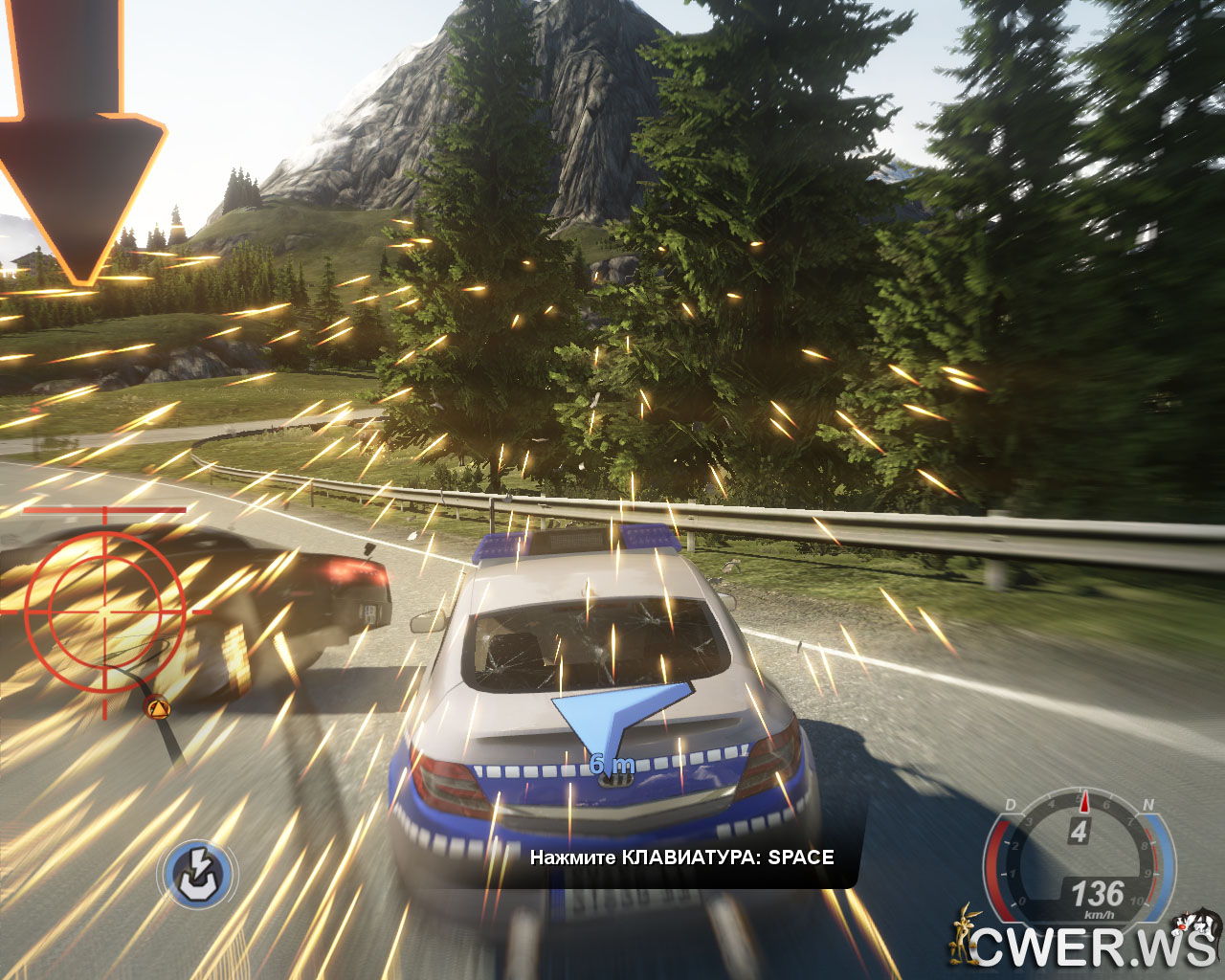Image resolution: width=1225 pixels, height=980 pixels.
Task: Click the orange triangle marker on the route line
Action: pyautogui.click(x=157, y=708)
